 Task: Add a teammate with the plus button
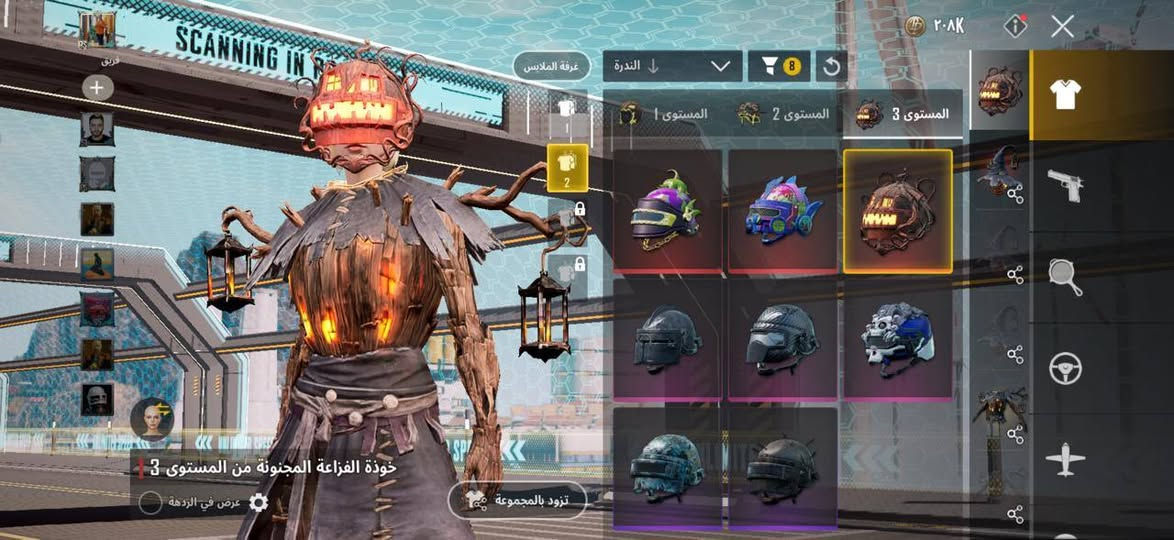(x=97, y=88)
